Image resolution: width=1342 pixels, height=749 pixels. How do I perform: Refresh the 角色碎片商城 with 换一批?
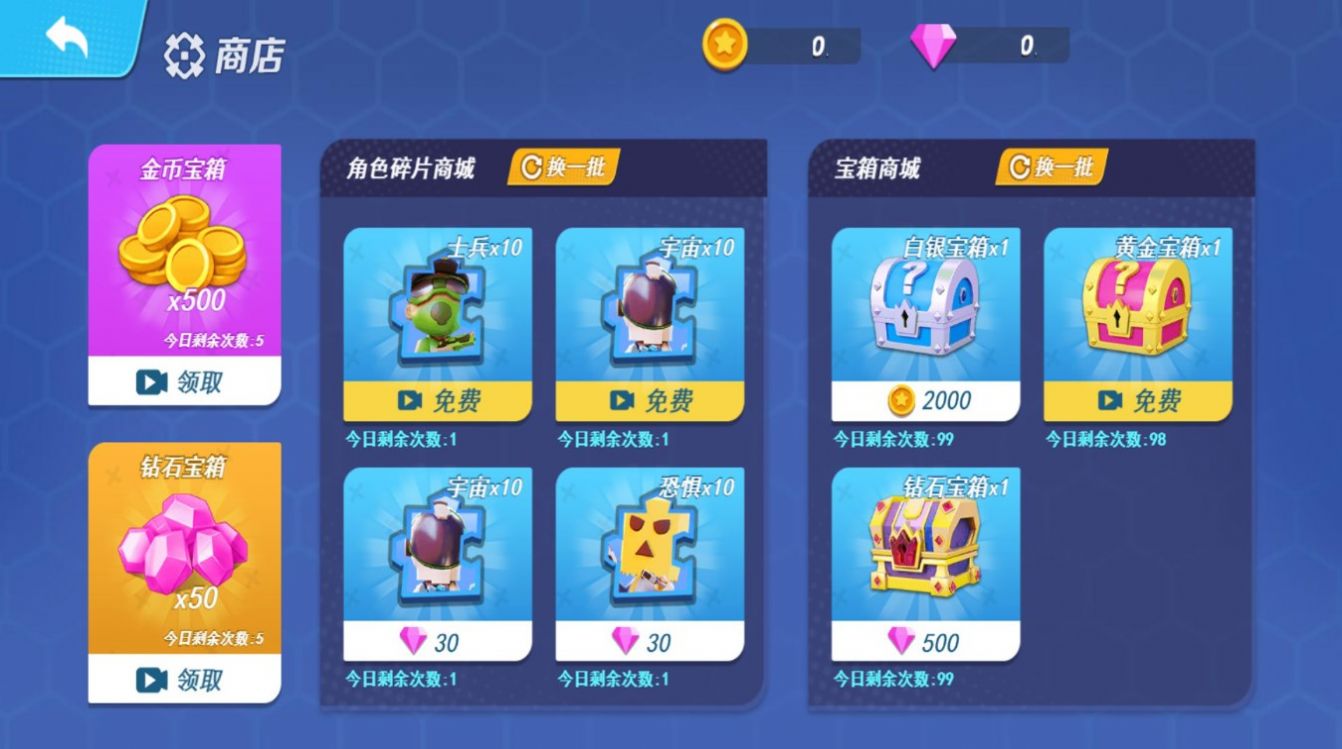(x=564, y=167)
